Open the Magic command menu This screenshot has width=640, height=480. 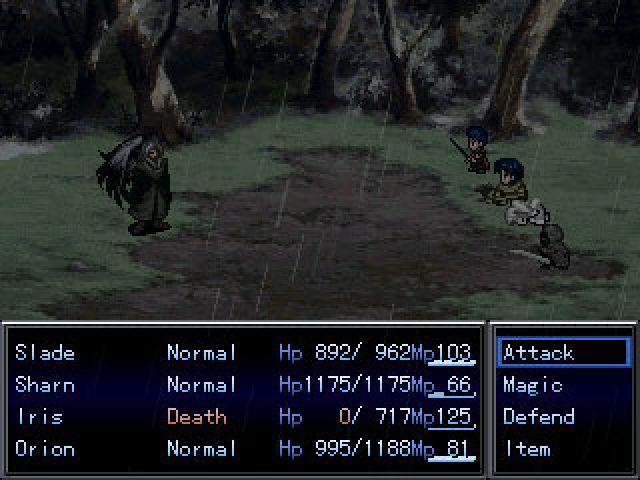tap(533, 384)
